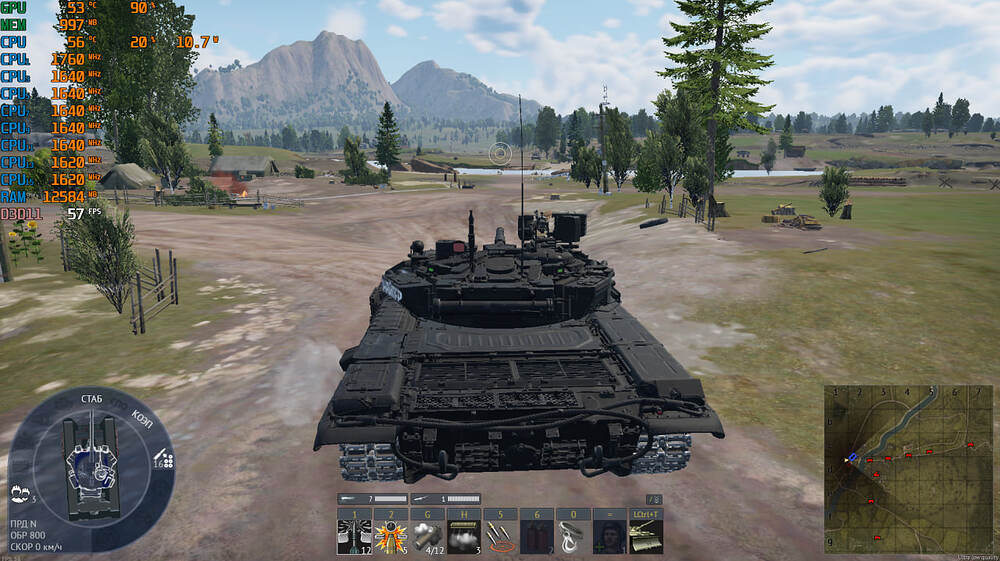The width and height of the screenshot is (1000, 561).
Task: Select the first shell type slot
Action: coord(354,537)
